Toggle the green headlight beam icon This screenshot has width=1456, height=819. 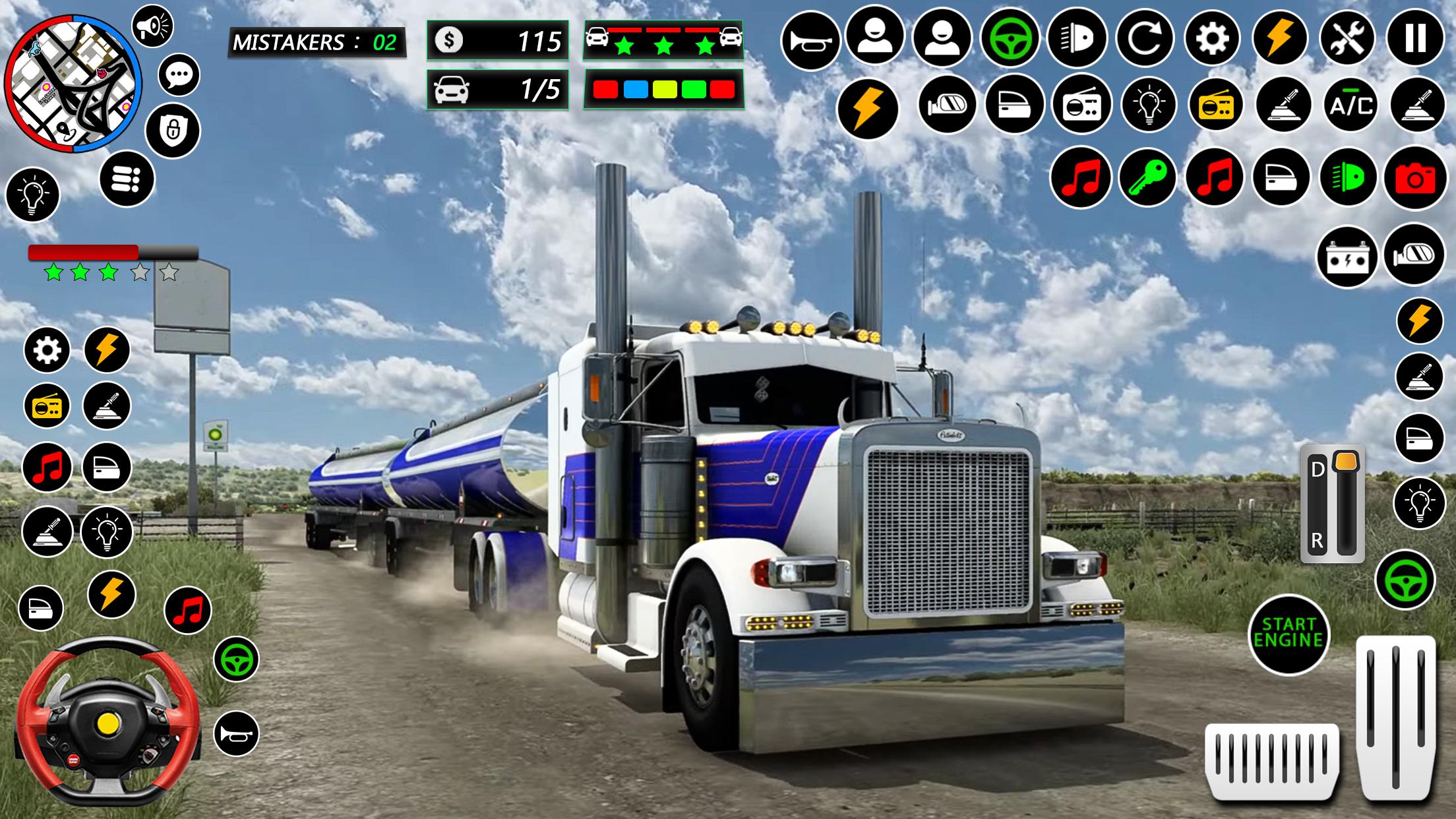(1348, 177)
